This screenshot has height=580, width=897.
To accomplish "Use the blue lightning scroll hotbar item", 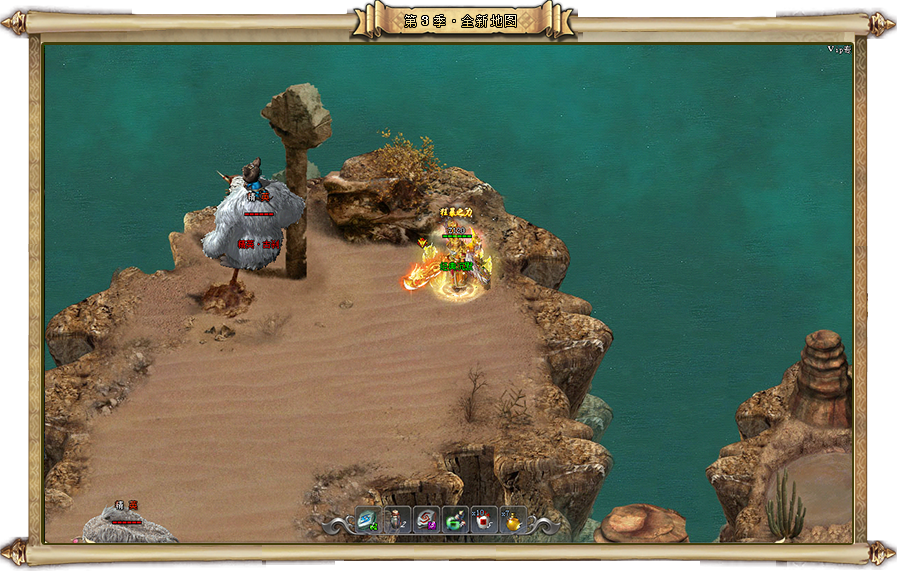I will click(368, 520).
